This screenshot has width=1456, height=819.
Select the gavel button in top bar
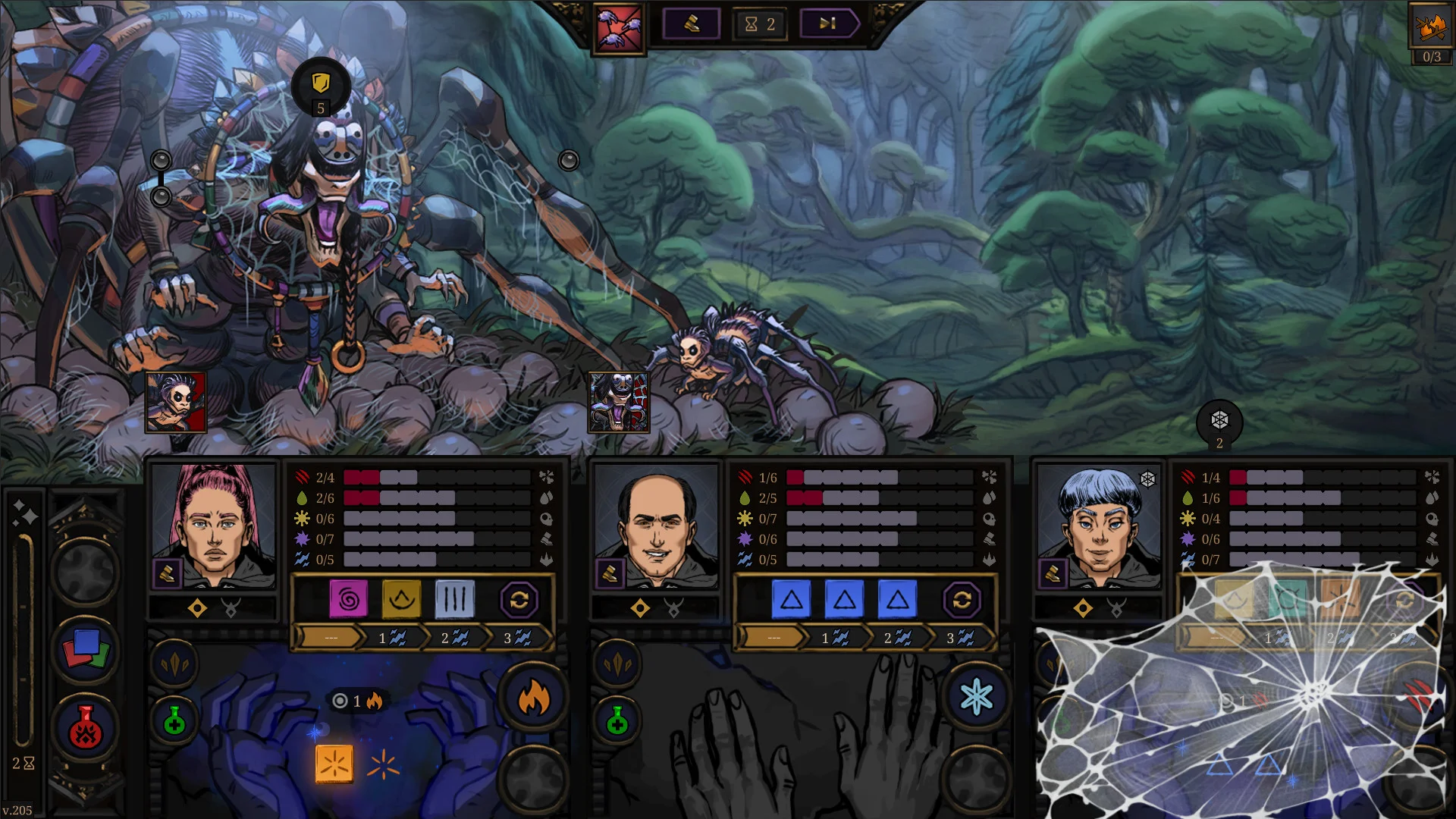point(692,24)
